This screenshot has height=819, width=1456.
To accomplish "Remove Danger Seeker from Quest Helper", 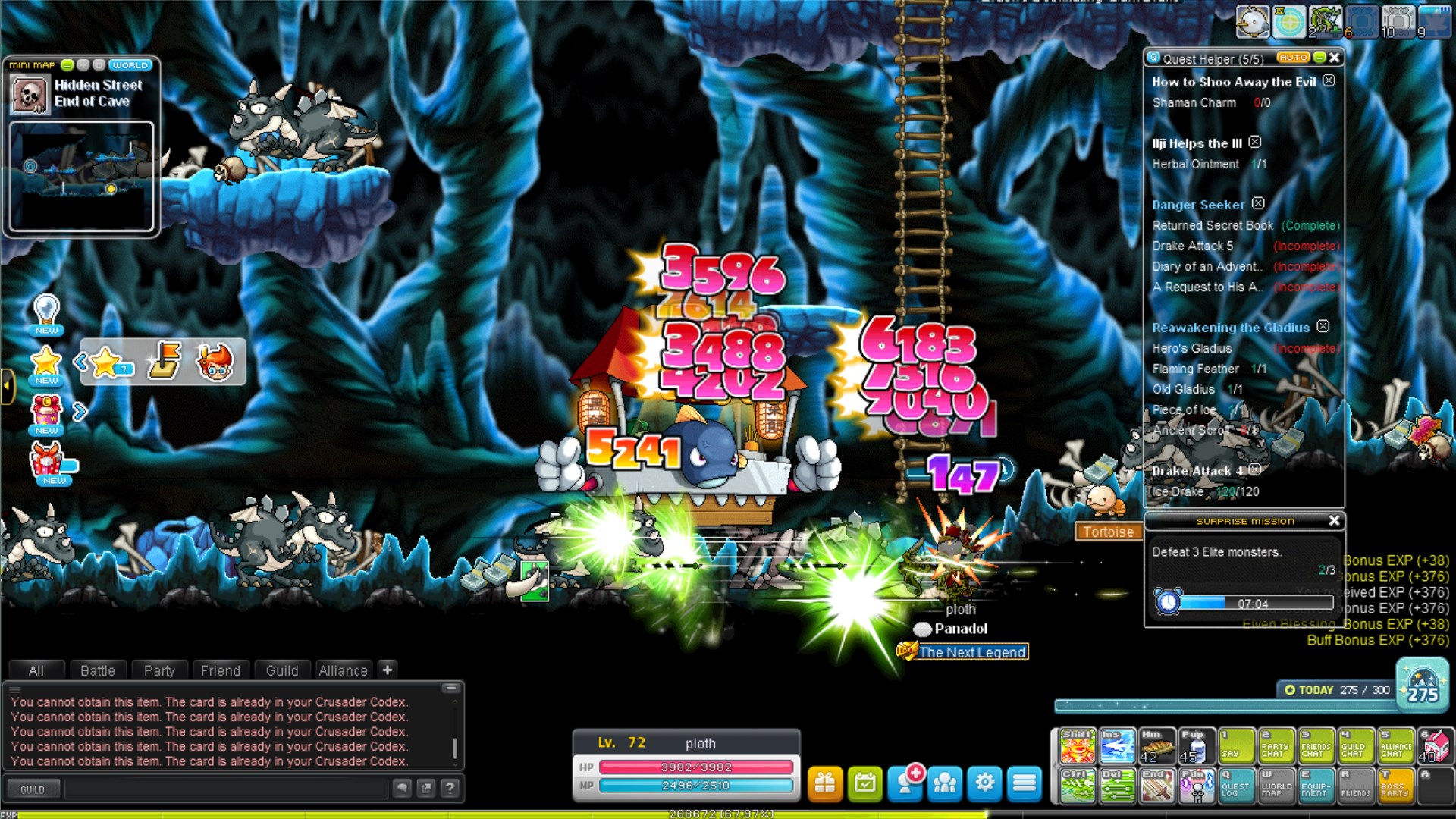I will point(1258,203).
